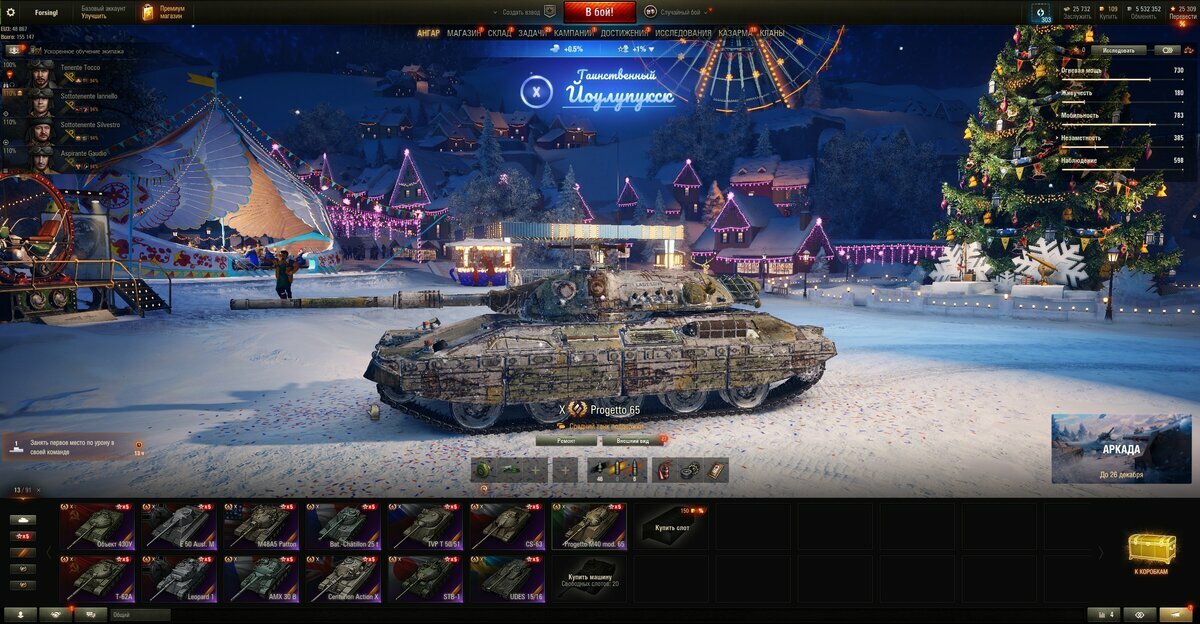This screenshot has height=624, width=1200.
Task: Open the К коробкам loot box chest
Action: [x=1150, y=553]
